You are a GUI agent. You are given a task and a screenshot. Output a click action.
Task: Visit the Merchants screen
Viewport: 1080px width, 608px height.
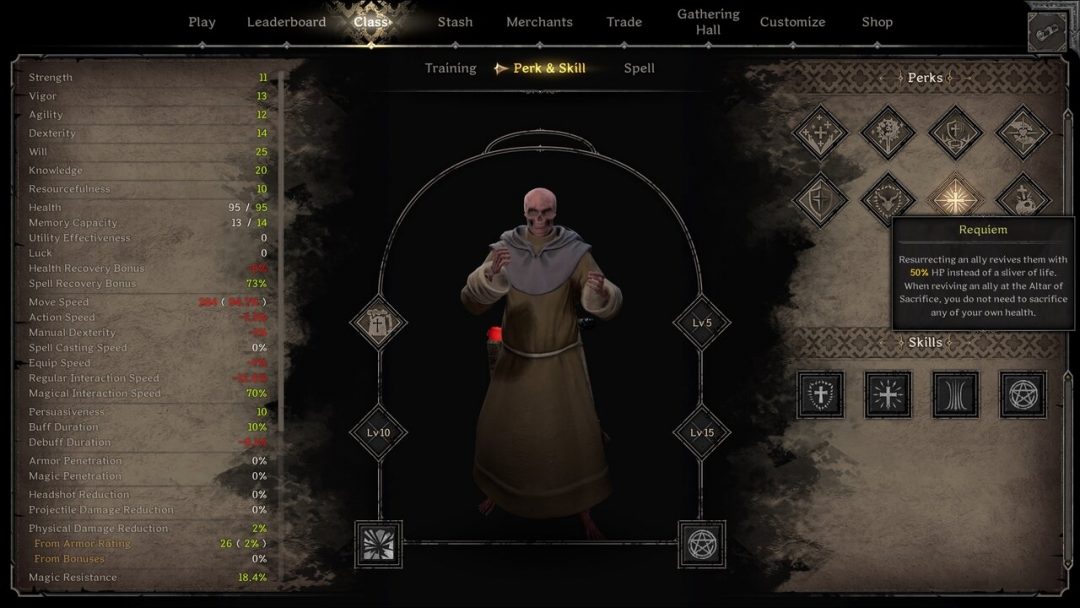(539, 22)
